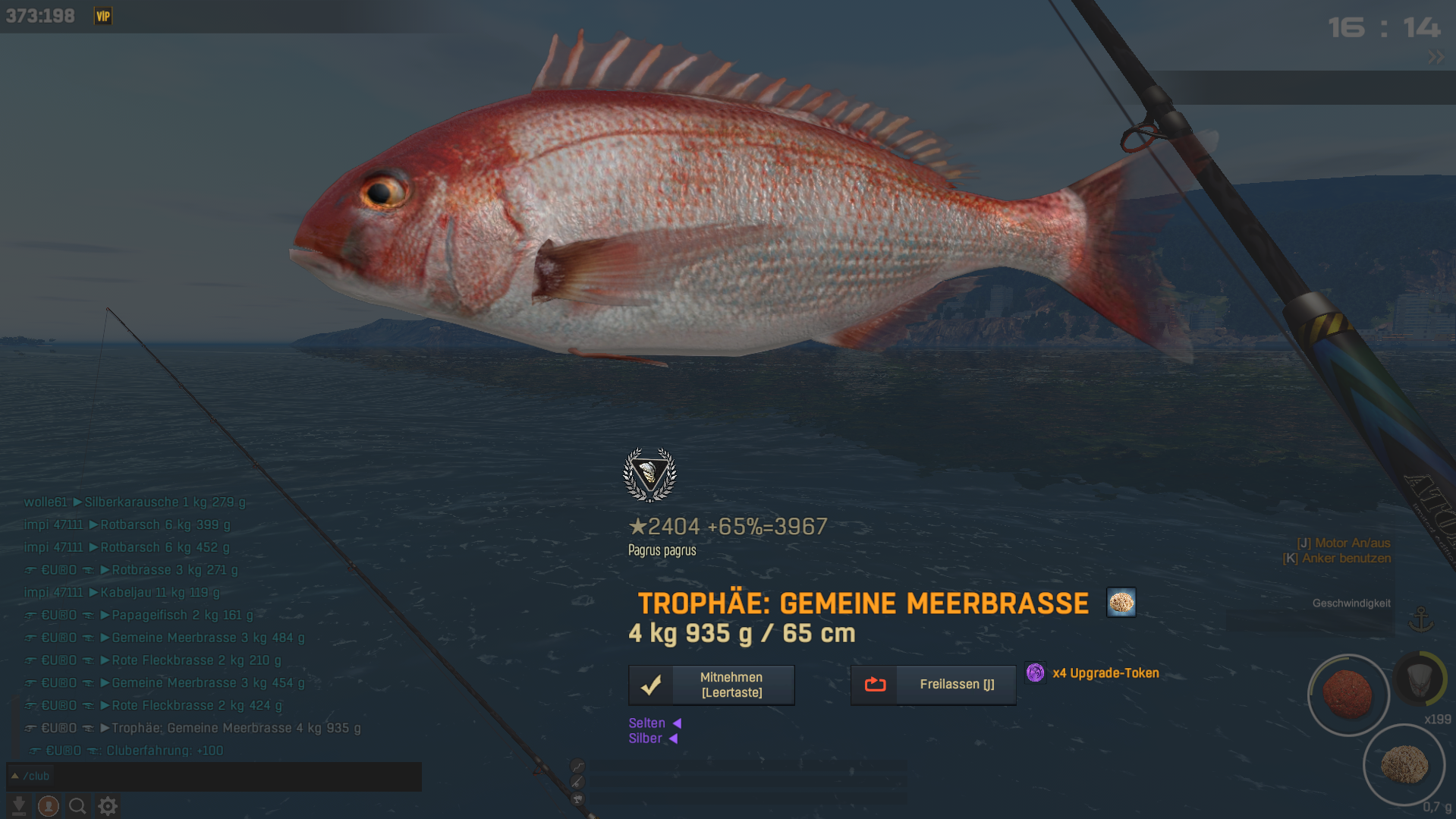Open the keepnet icon showing x199
The image size is (1456, 819).
(x=1420, y=679)
